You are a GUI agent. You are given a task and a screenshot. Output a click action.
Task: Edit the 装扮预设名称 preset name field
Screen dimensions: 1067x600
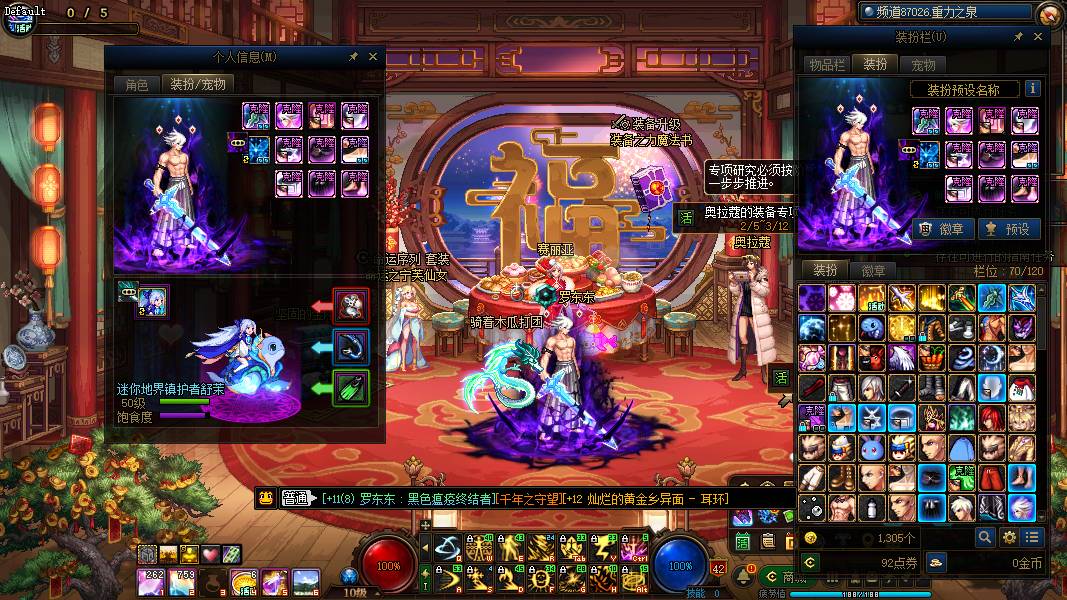pyautogui.click(x=963, y=90)
